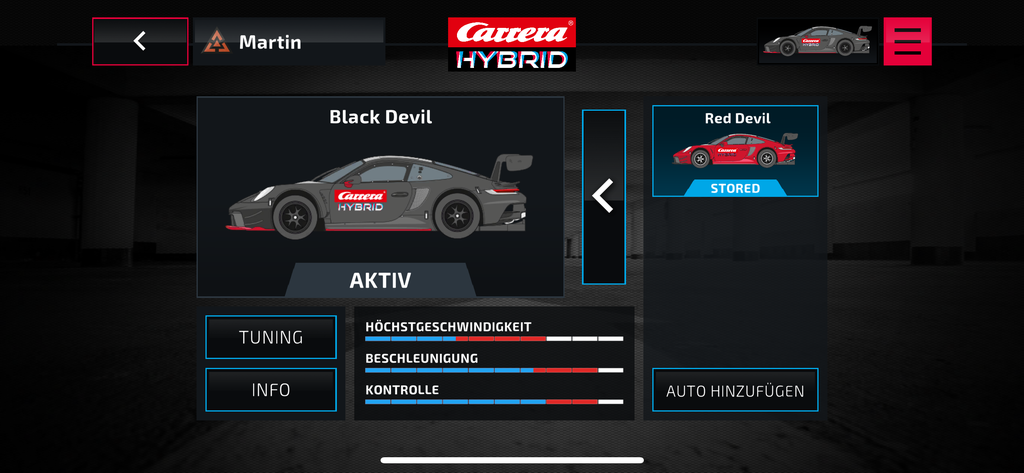Collapse the car list with the arrow panel
This screenshot has width=1024, height=473.
603,197
